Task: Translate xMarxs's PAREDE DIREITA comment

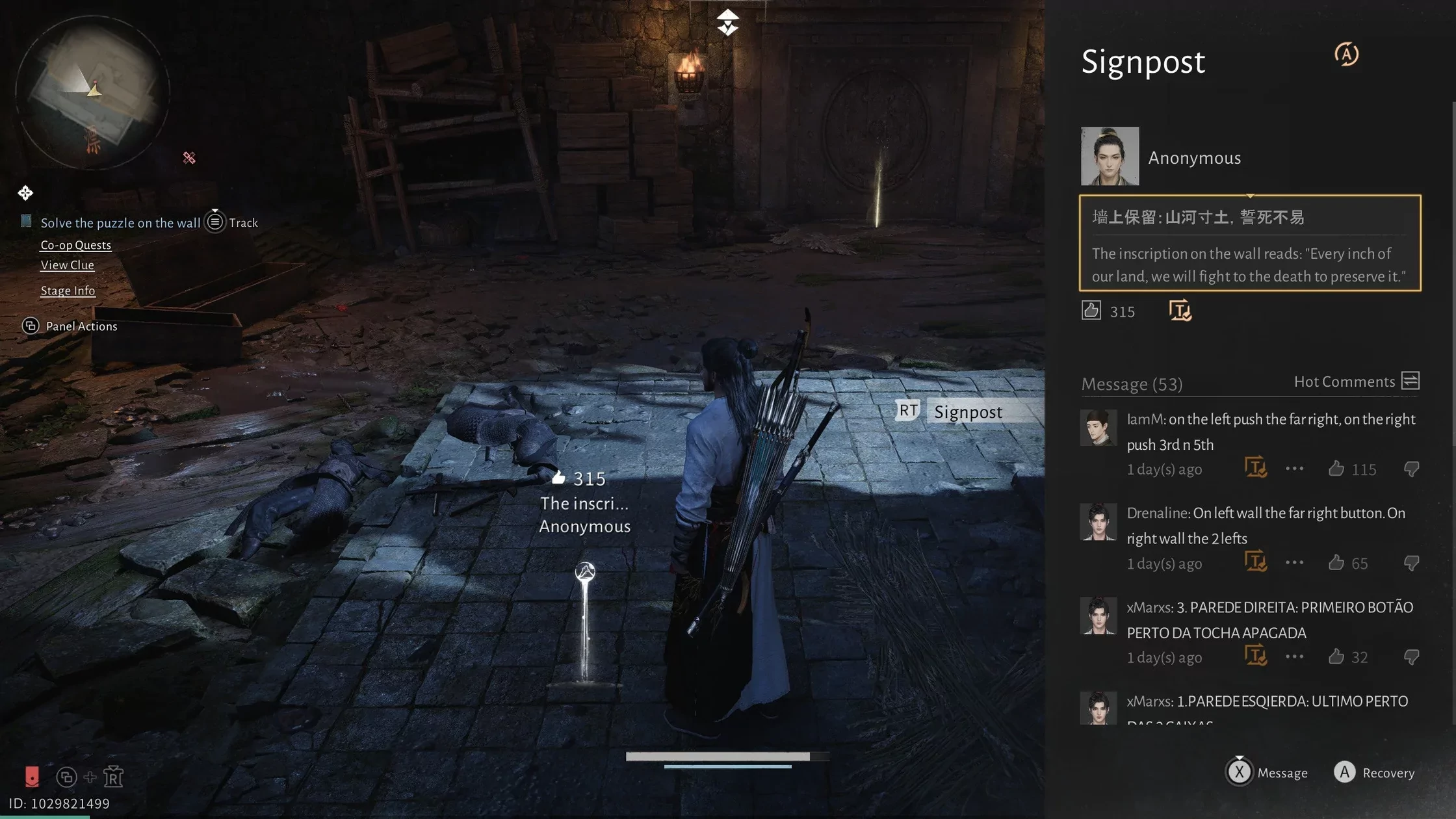Action: [1255, 655]
